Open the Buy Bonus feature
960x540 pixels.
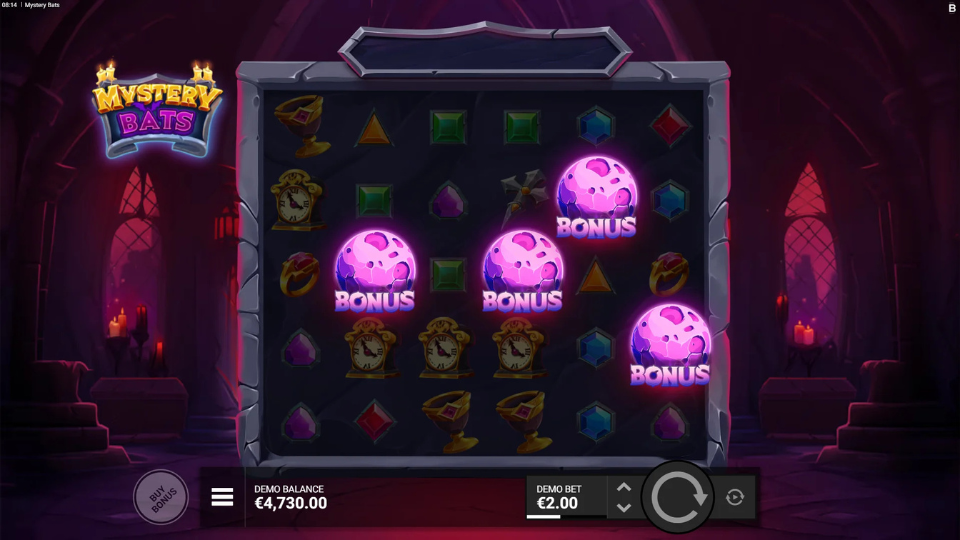click(x=160, y=497)
